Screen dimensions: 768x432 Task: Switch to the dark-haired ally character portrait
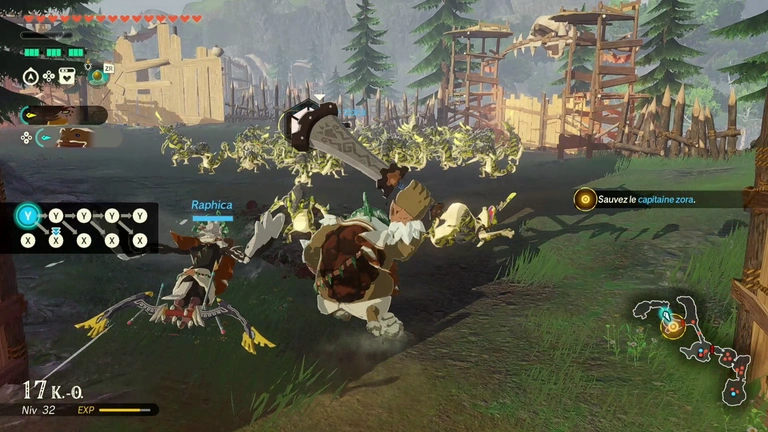pos(58,115)
